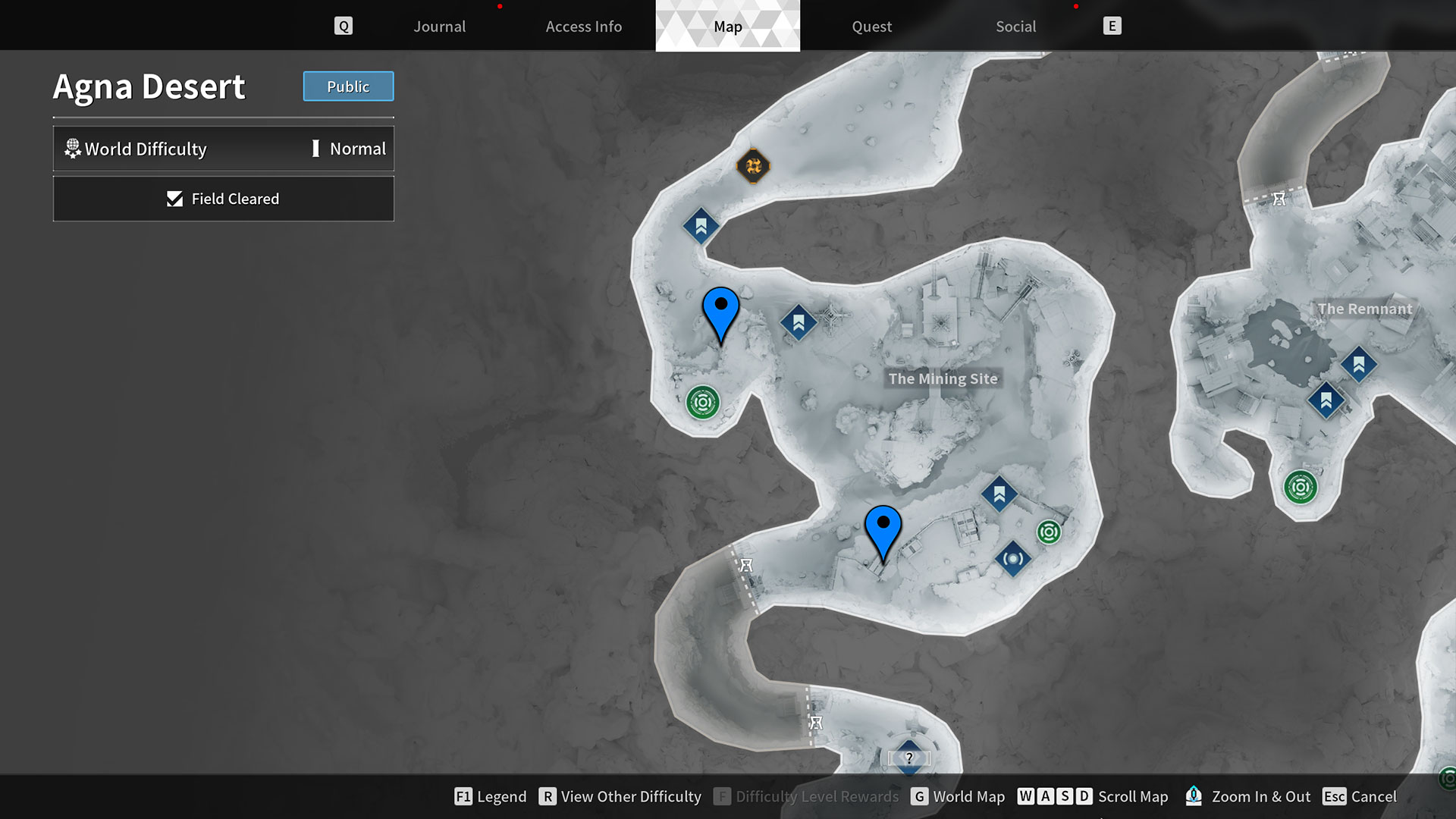This screenshot has width=1456, height=819.
Task: Open the Journal tab
Action: click(439, 26)
